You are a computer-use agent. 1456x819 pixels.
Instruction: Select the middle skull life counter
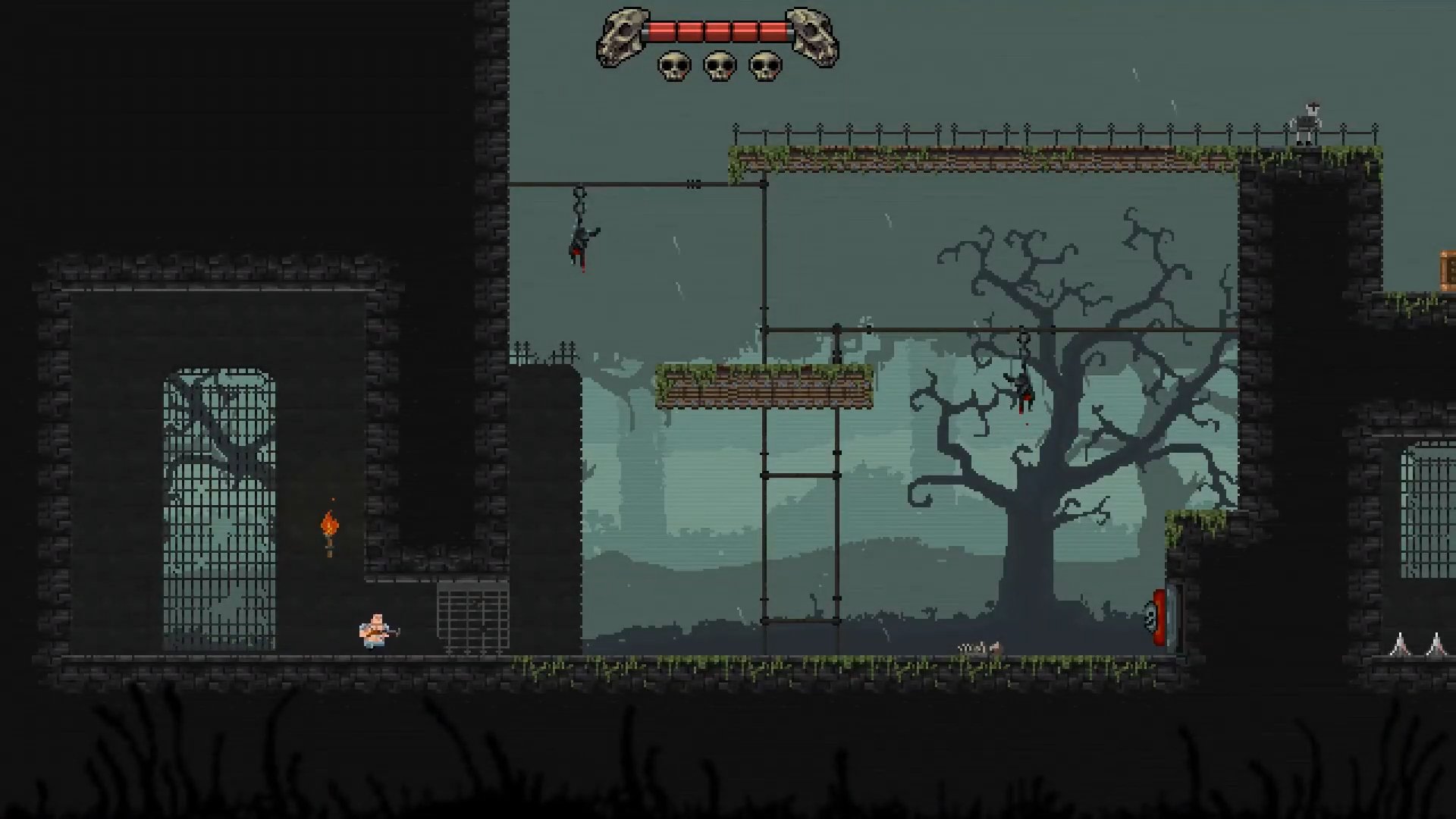(x=717, y=67)
